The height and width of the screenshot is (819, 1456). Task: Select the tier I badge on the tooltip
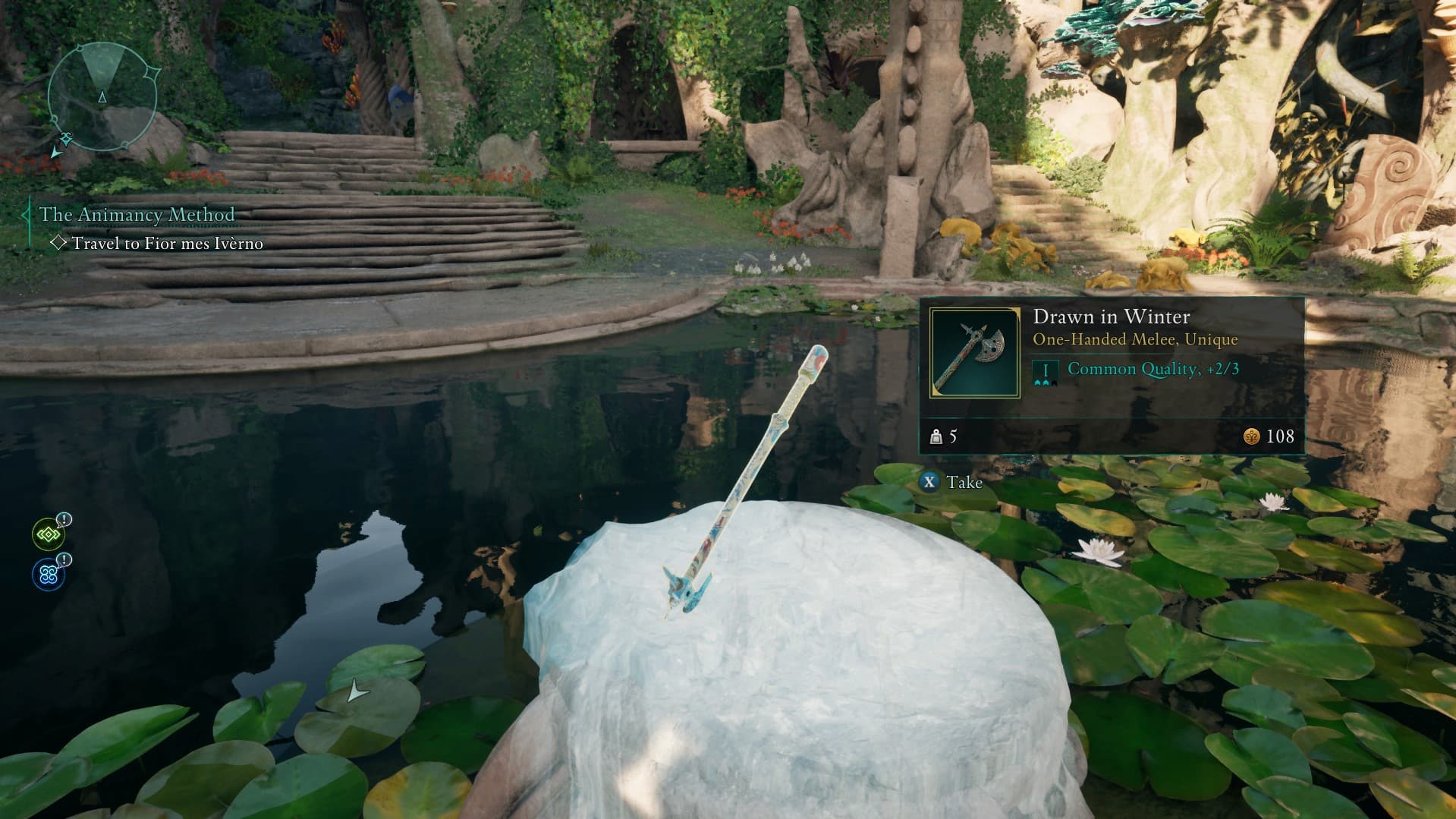coord(1046,369)
